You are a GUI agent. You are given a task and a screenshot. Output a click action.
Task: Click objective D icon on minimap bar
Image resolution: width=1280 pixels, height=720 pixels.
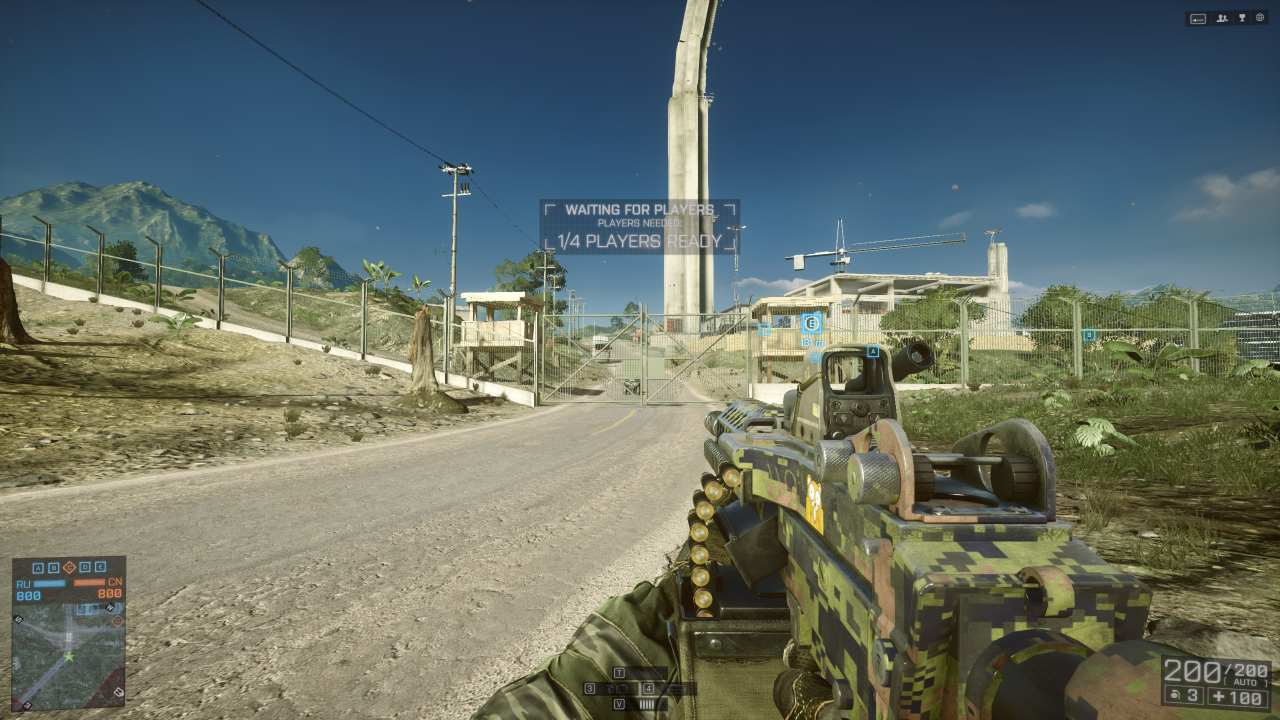tap(85, 567)
